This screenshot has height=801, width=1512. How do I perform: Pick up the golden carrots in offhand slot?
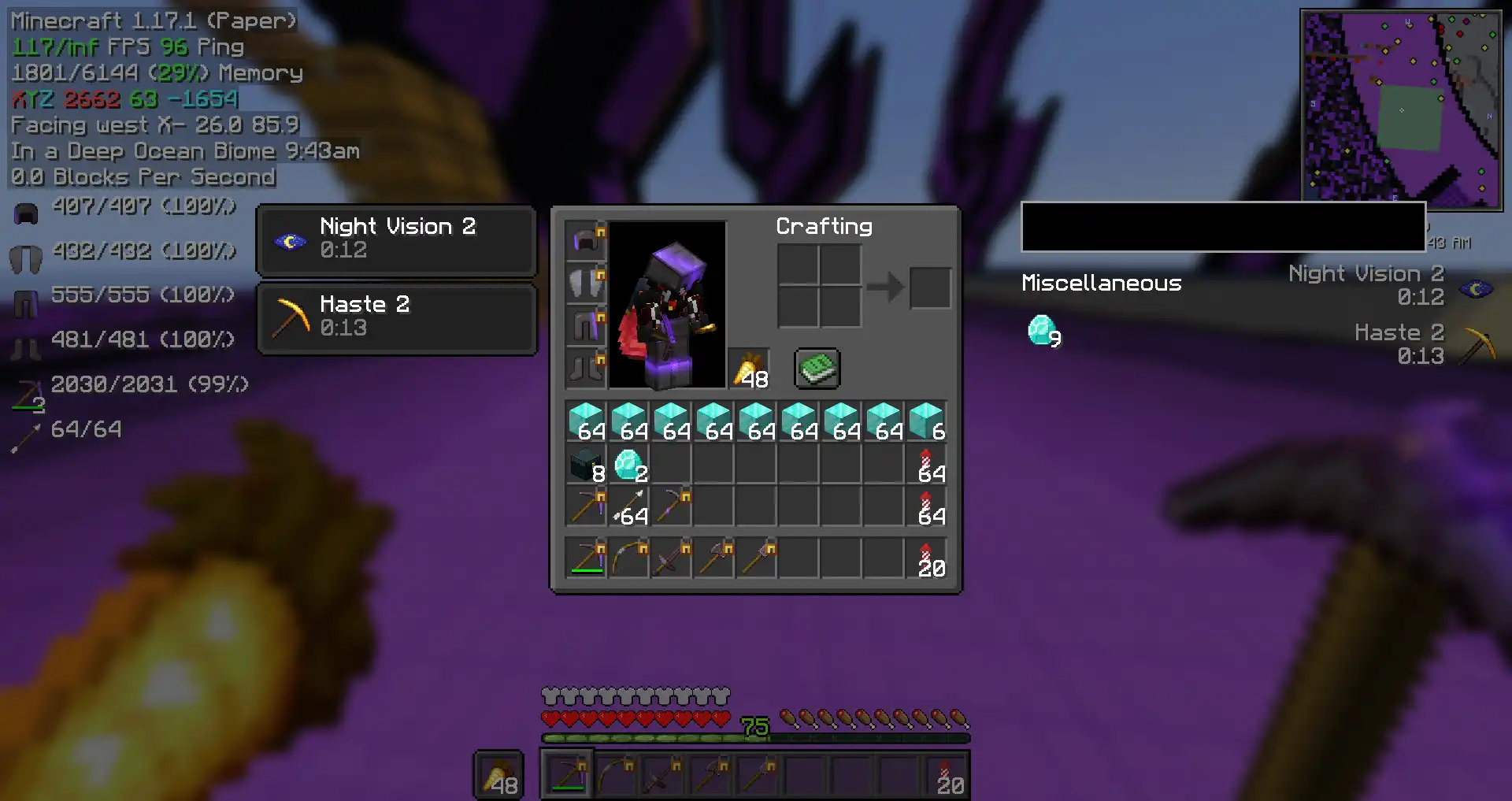[749, 369]
